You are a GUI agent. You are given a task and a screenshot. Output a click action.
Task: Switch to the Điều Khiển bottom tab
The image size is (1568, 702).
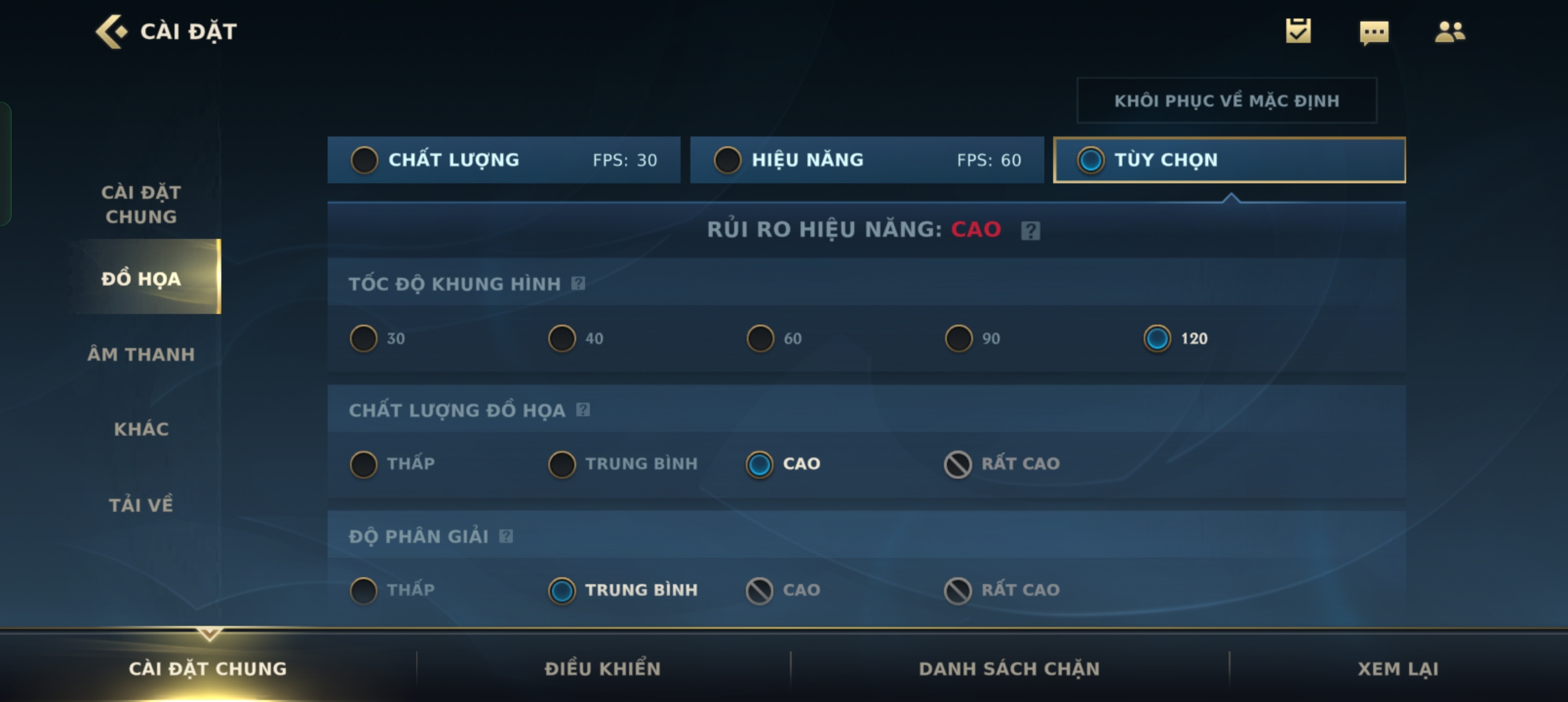[603, 669]
